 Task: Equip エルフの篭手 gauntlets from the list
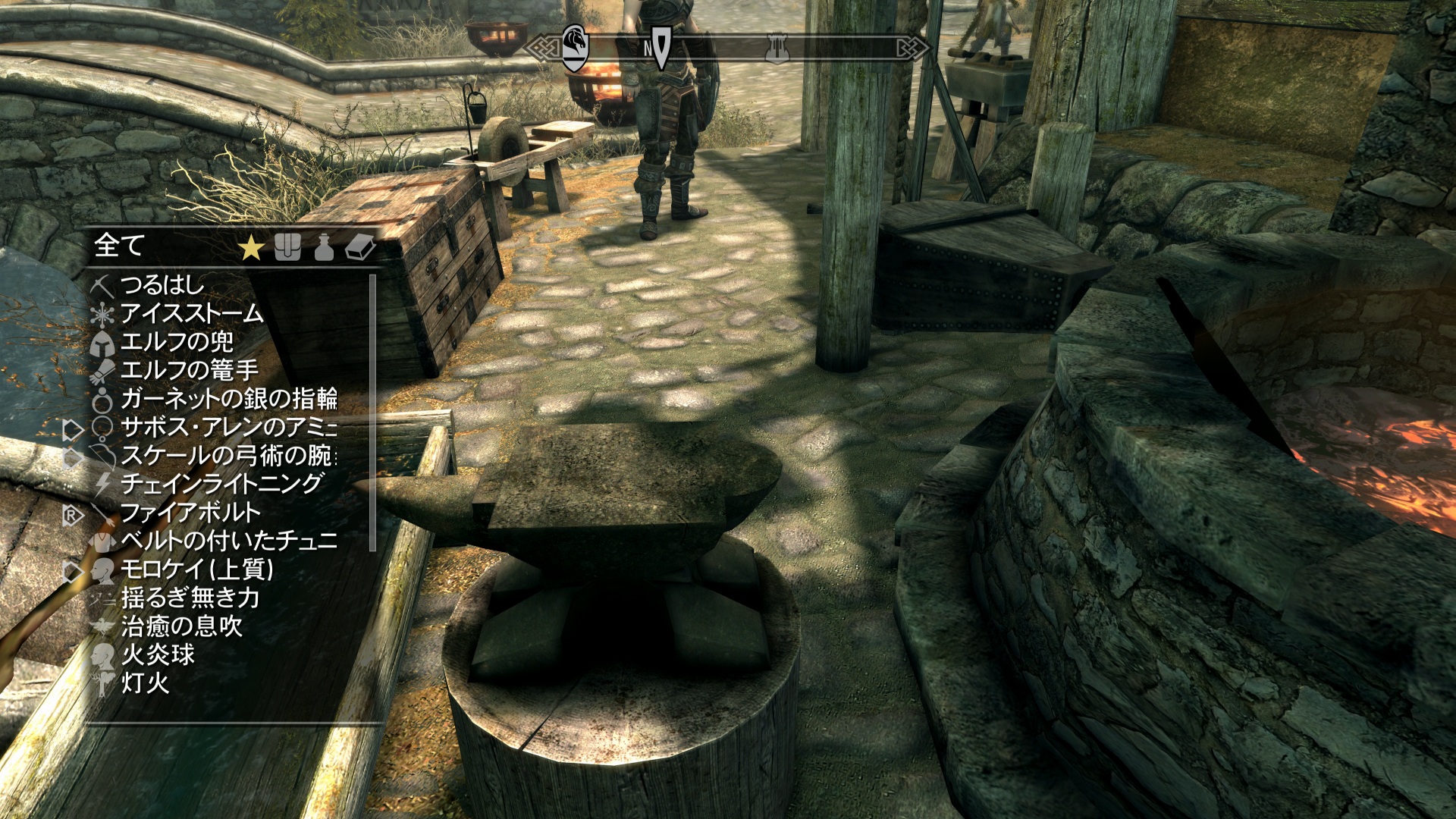190,370
